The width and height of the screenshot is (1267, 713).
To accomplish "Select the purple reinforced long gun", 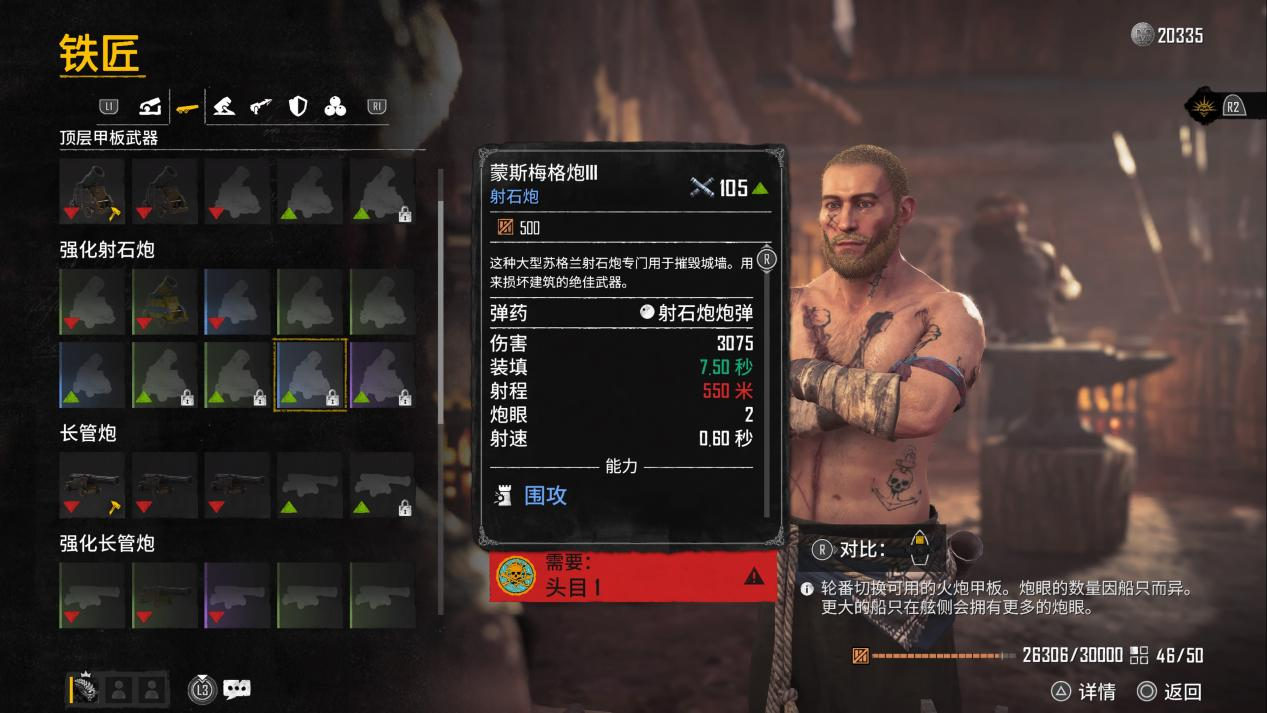I will pyautogui.click(x=237, y=595).
